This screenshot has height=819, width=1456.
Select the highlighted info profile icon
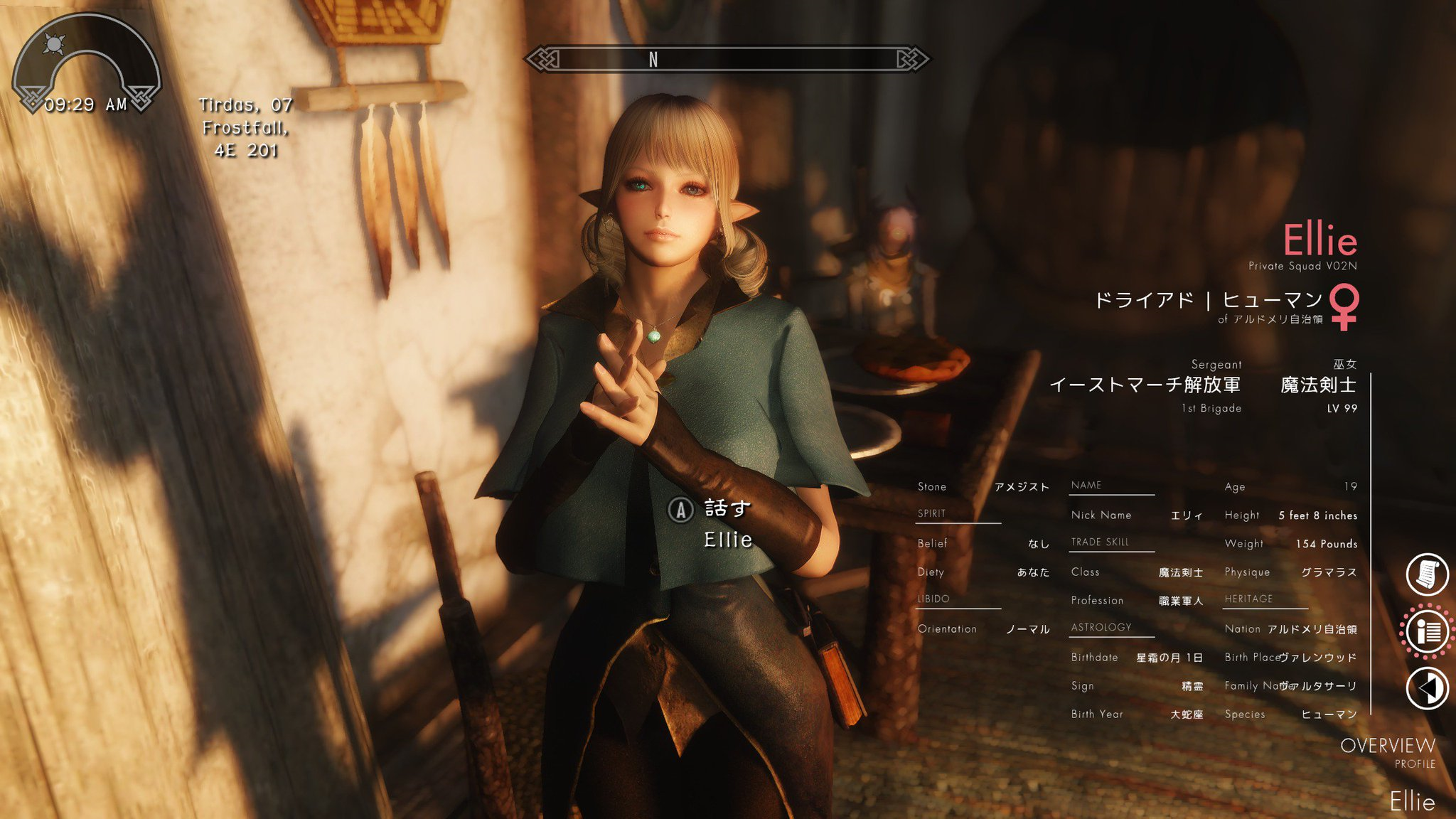pos(1427,631)
